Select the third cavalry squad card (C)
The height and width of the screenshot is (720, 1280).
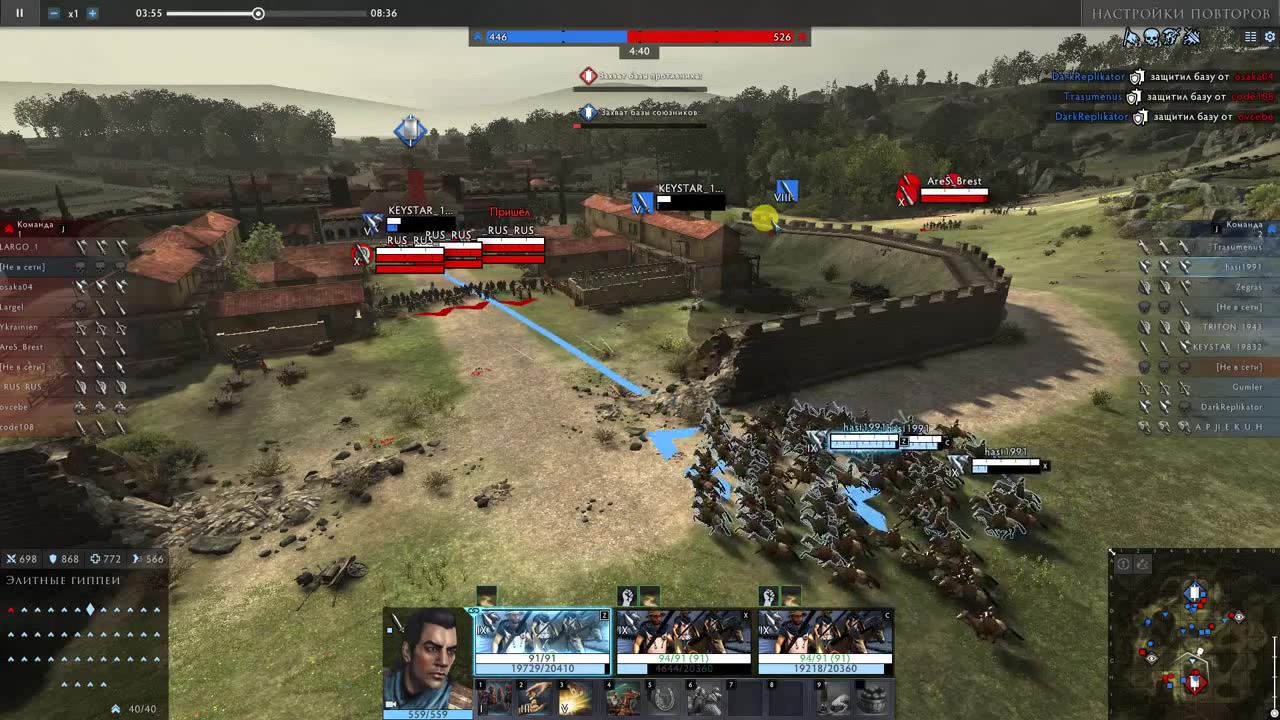(x=825, y=641)
